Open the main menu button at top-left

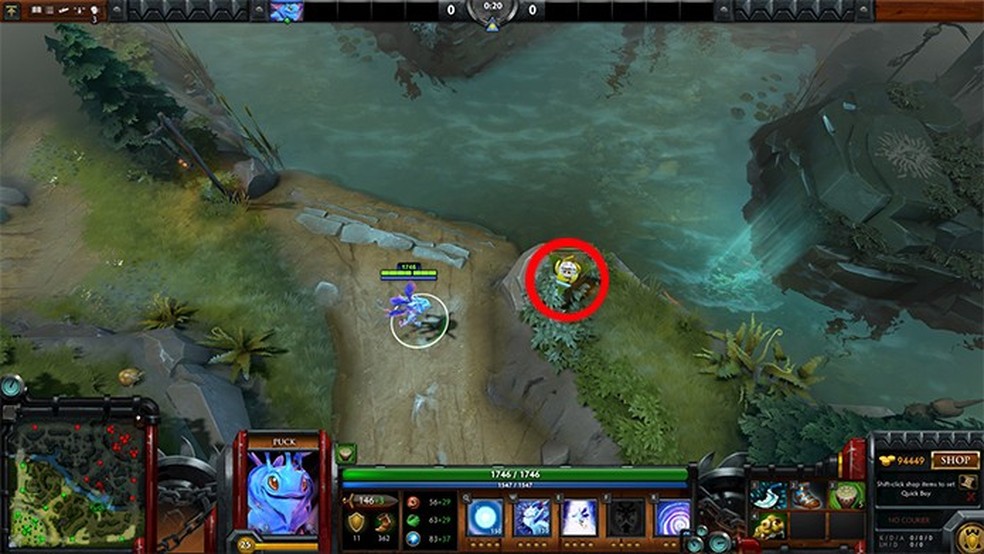pyautogui.click(x=13, y=11)
